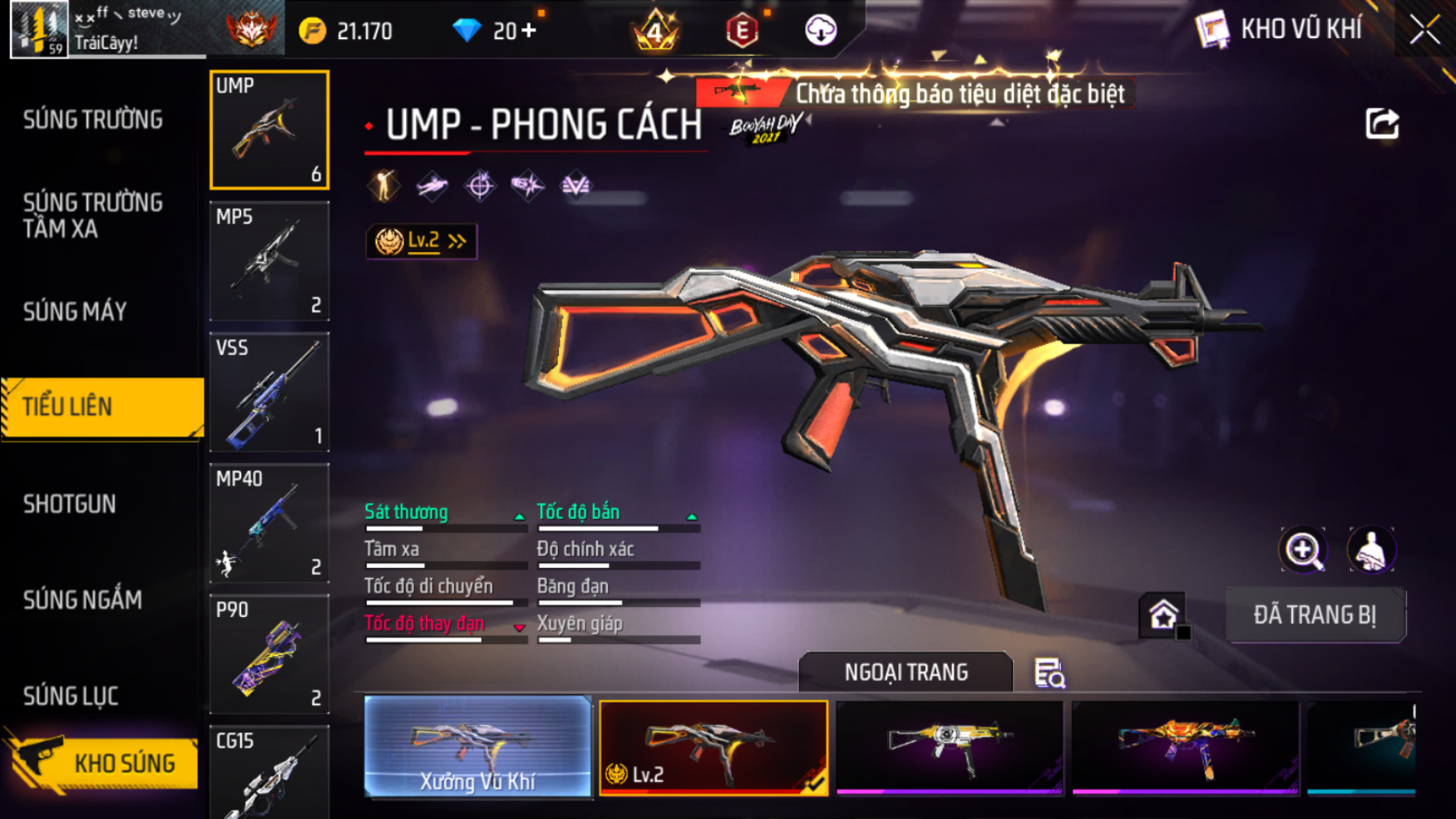
Task: Preview skin on character icon
Action: (x=1370, y=550)
